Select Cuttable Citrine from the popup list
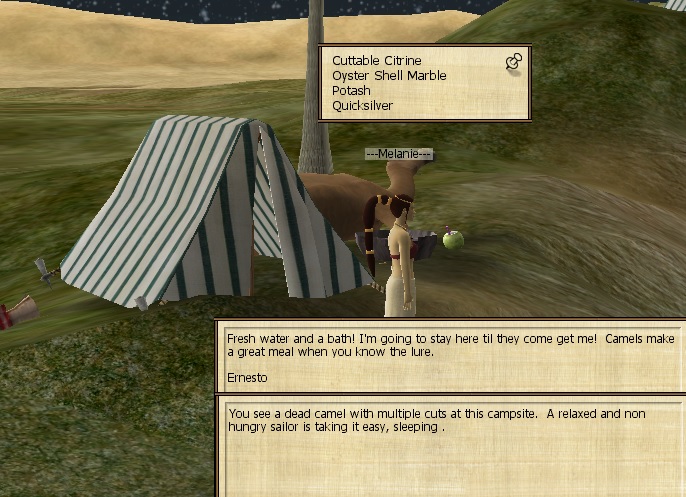The width and height of the screenshot is (686, 497). pos(377,60)
